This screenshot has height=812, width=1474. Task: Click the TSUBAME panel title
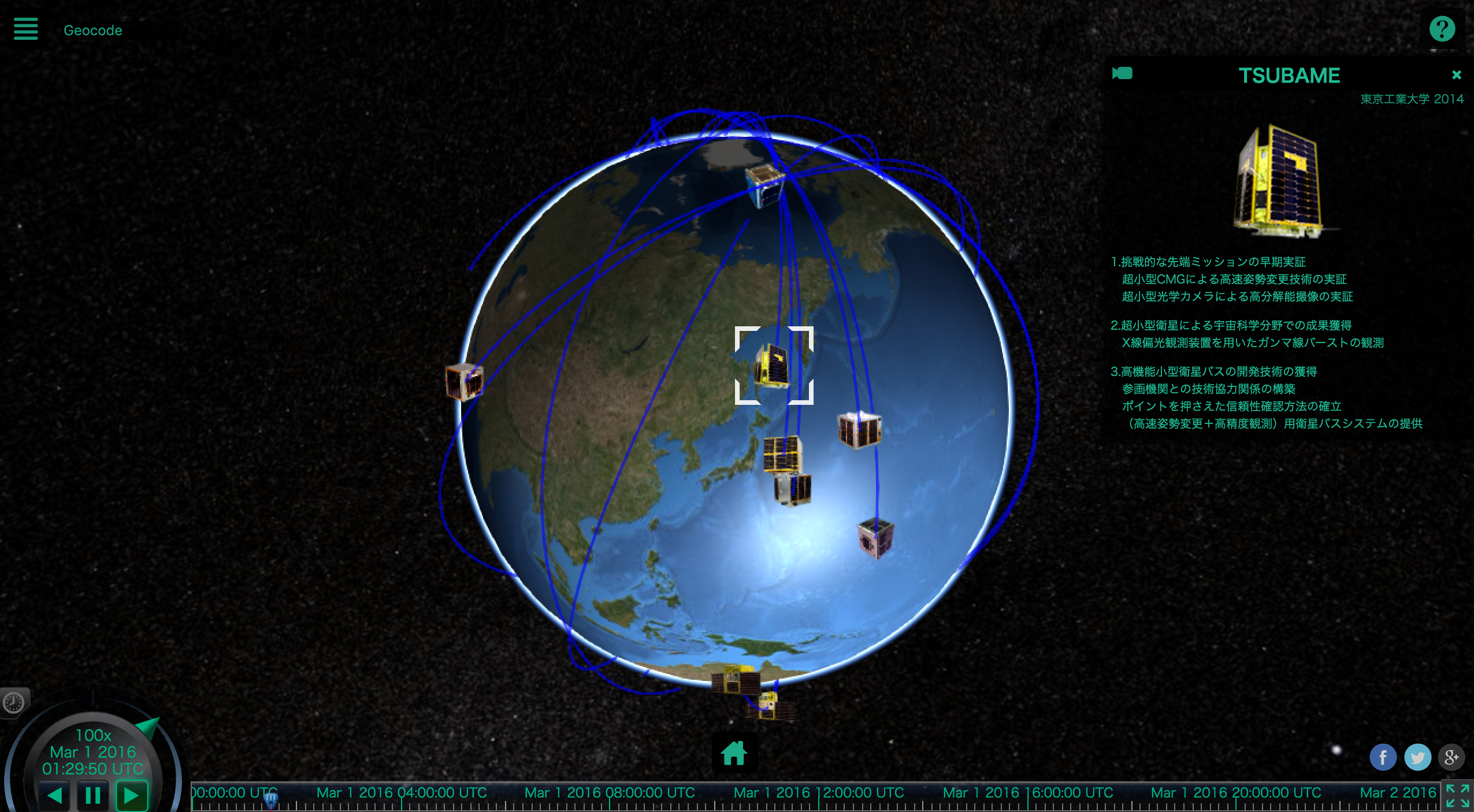tap(1289, 75)
